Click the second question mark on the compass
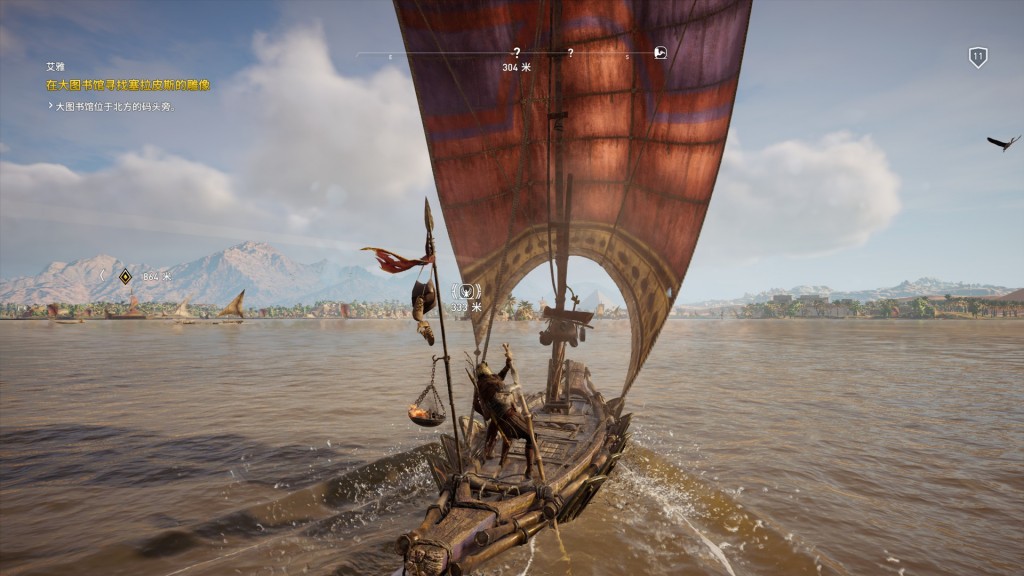This screenshot has width=1024, height=576. 570,53
